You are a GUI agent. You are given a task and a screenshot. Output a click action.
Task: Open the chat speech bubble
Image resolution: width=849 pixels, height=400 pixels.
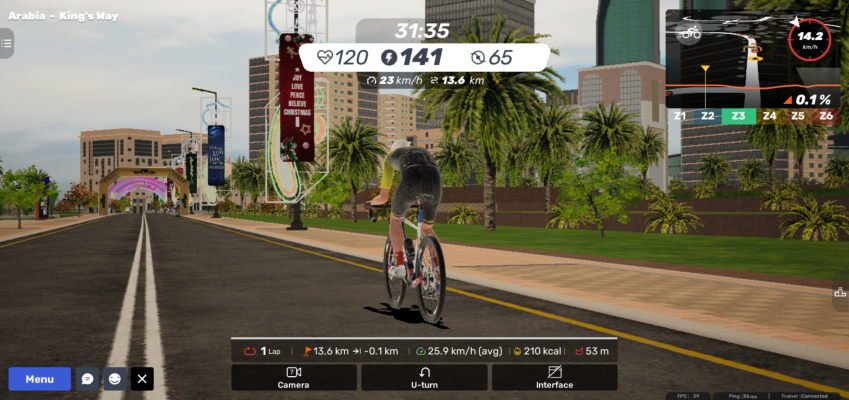88,379
